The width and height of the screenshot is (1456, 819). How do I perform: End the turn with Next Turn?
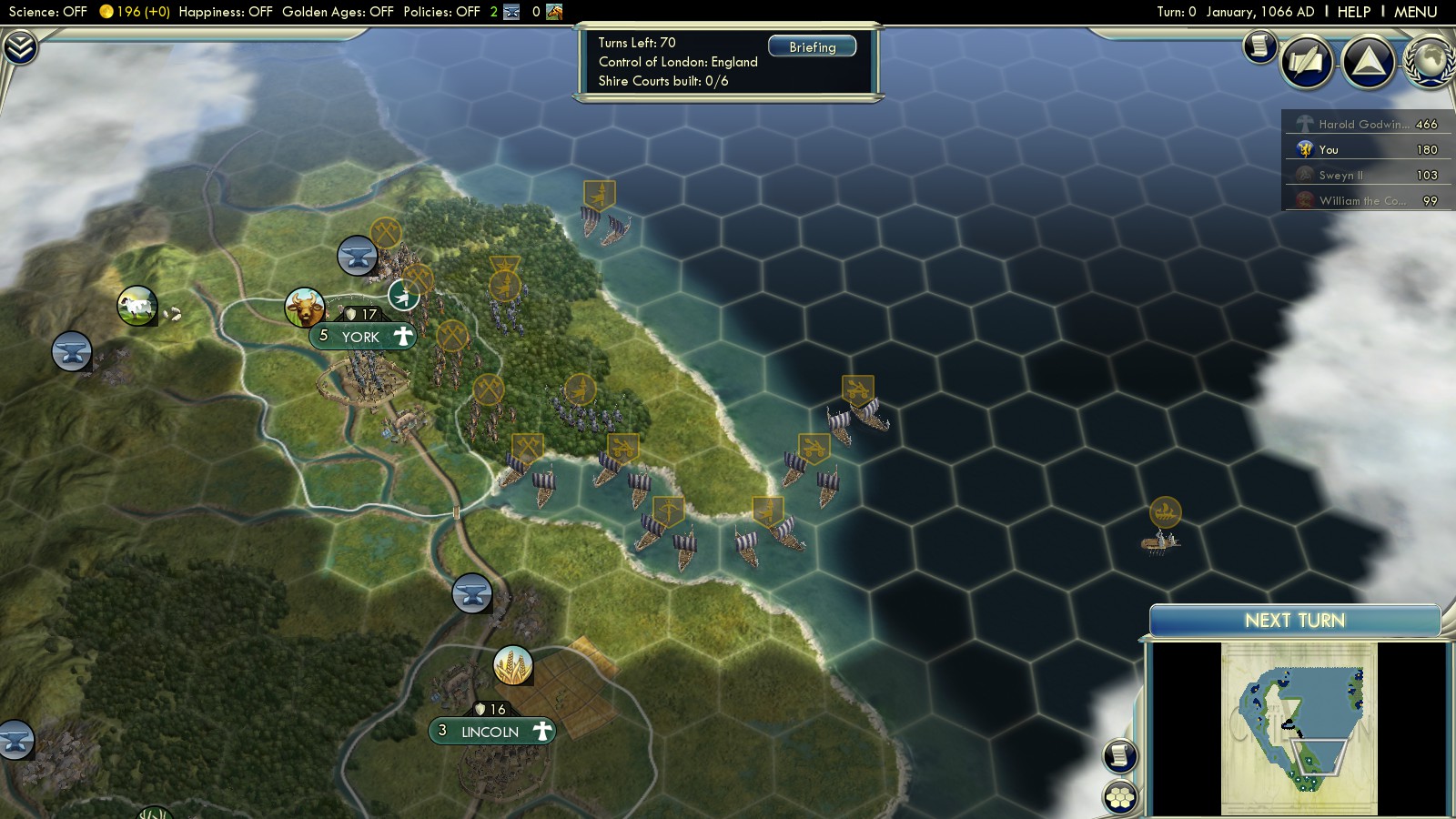pyautogui.click(x=1294, y=621)
